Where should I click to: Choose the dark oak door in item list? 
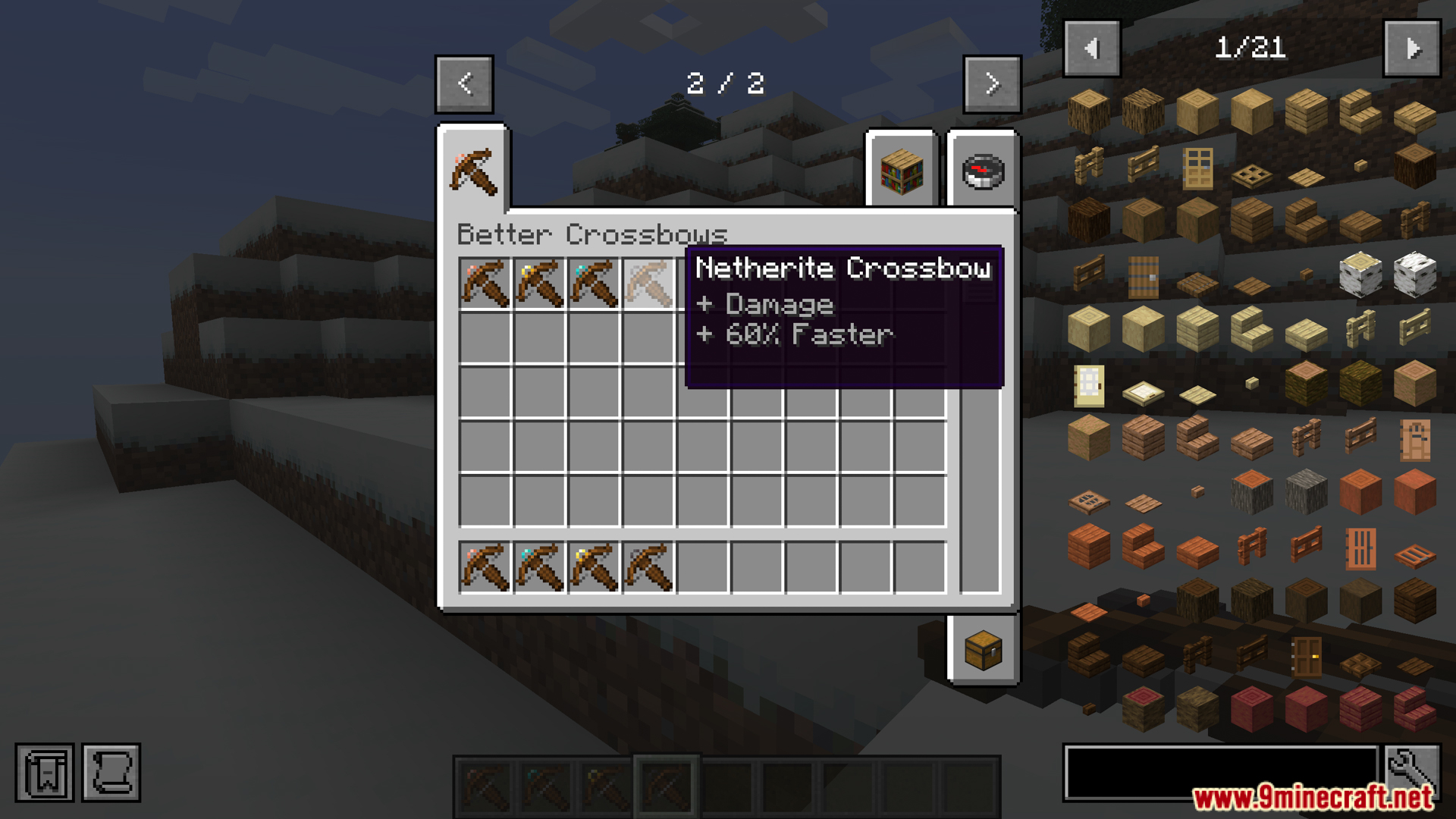pyautogui.click(x=1306, y=656)
